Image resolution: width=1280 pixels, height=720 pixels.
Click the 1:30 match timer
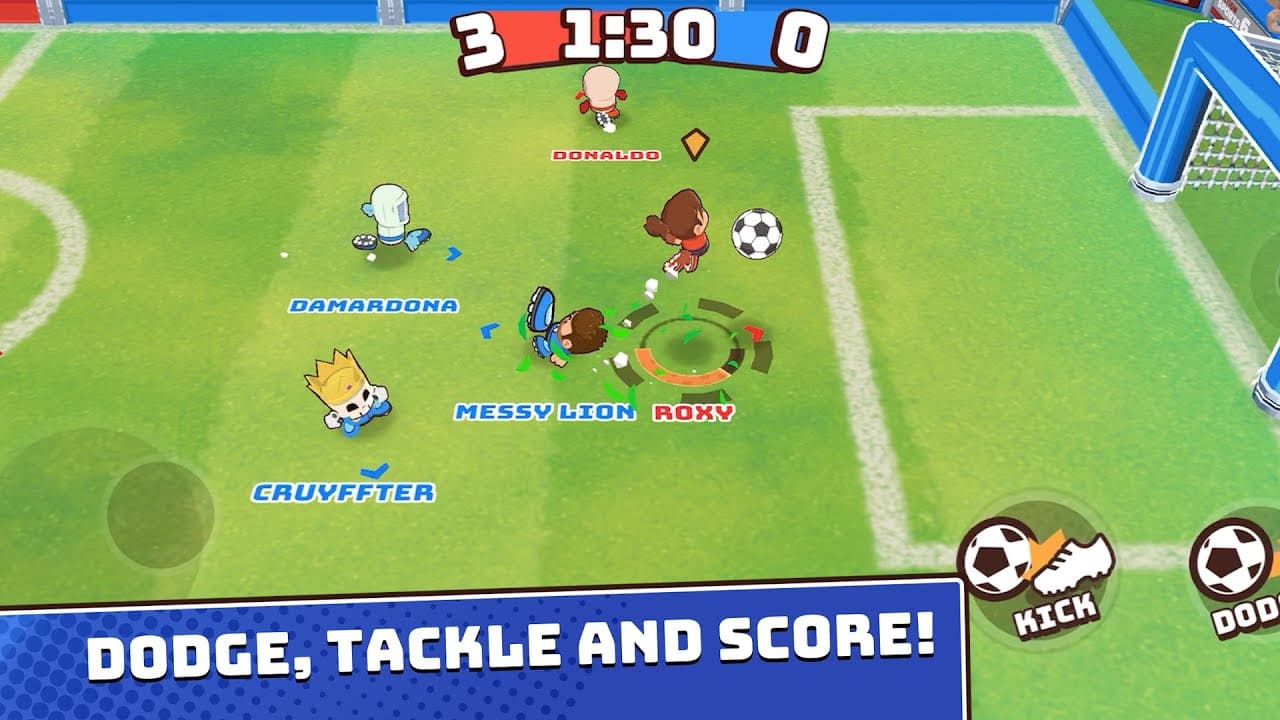point(637,37)
